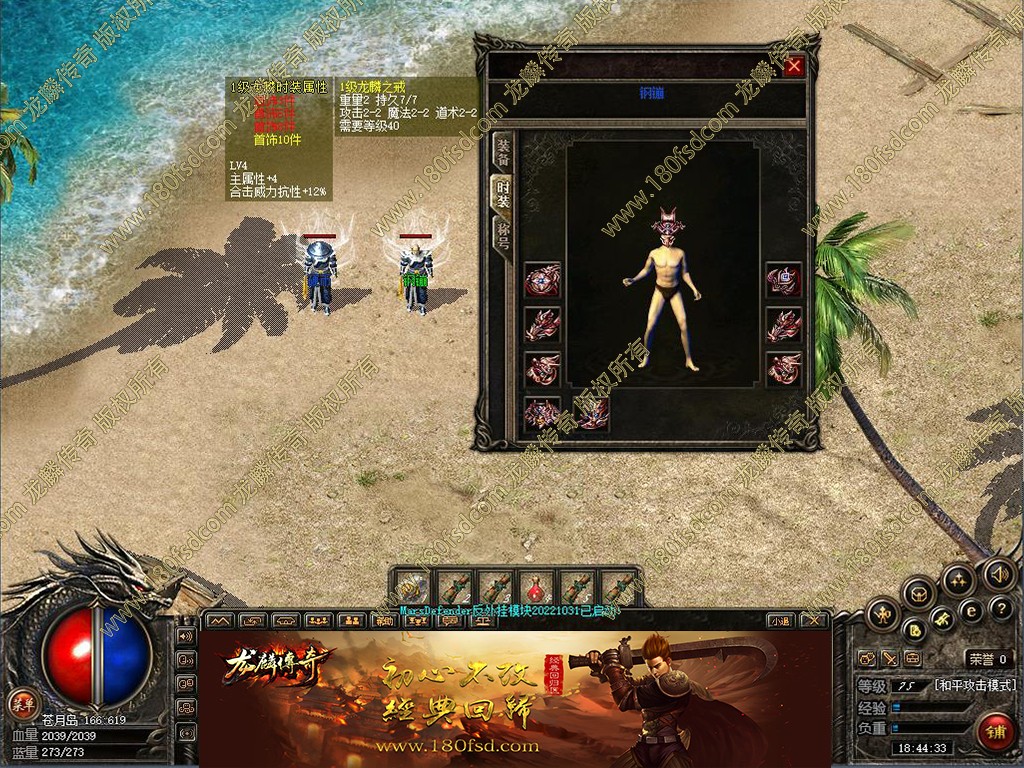Close the character equipment panel
The width and height of the screenshot is (1024, 768).
click(x=794, y=67)
